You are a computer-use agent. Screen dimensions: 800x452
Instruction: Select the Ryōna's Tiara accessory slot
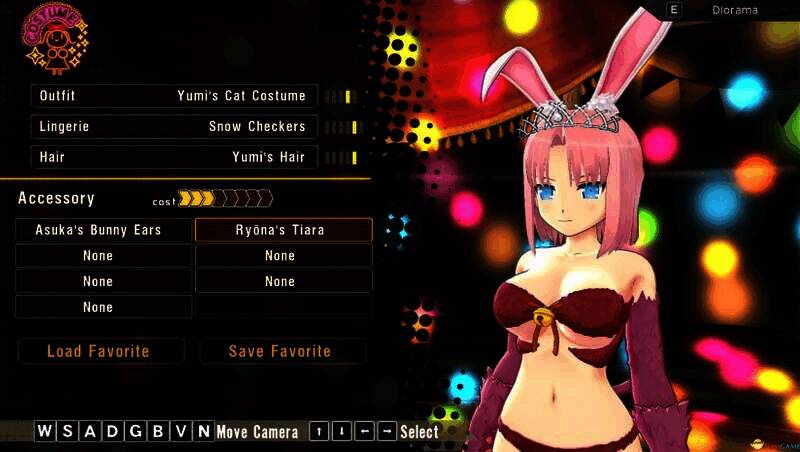[x=283, y=230]
